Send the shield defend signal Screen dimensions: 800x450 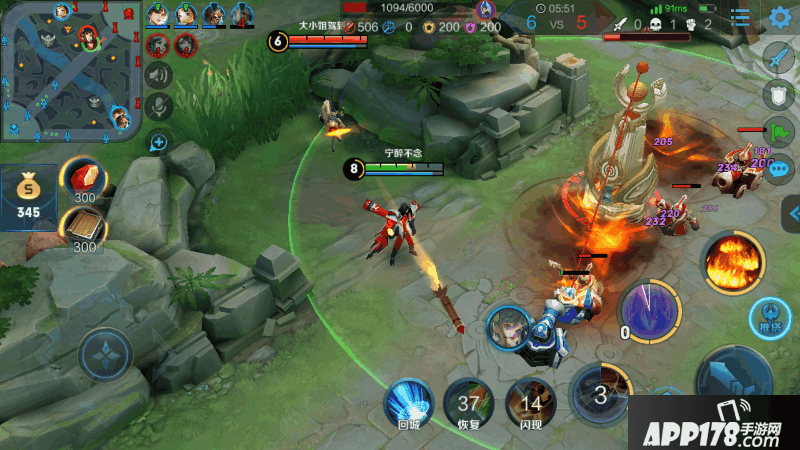tap(778, 94)
